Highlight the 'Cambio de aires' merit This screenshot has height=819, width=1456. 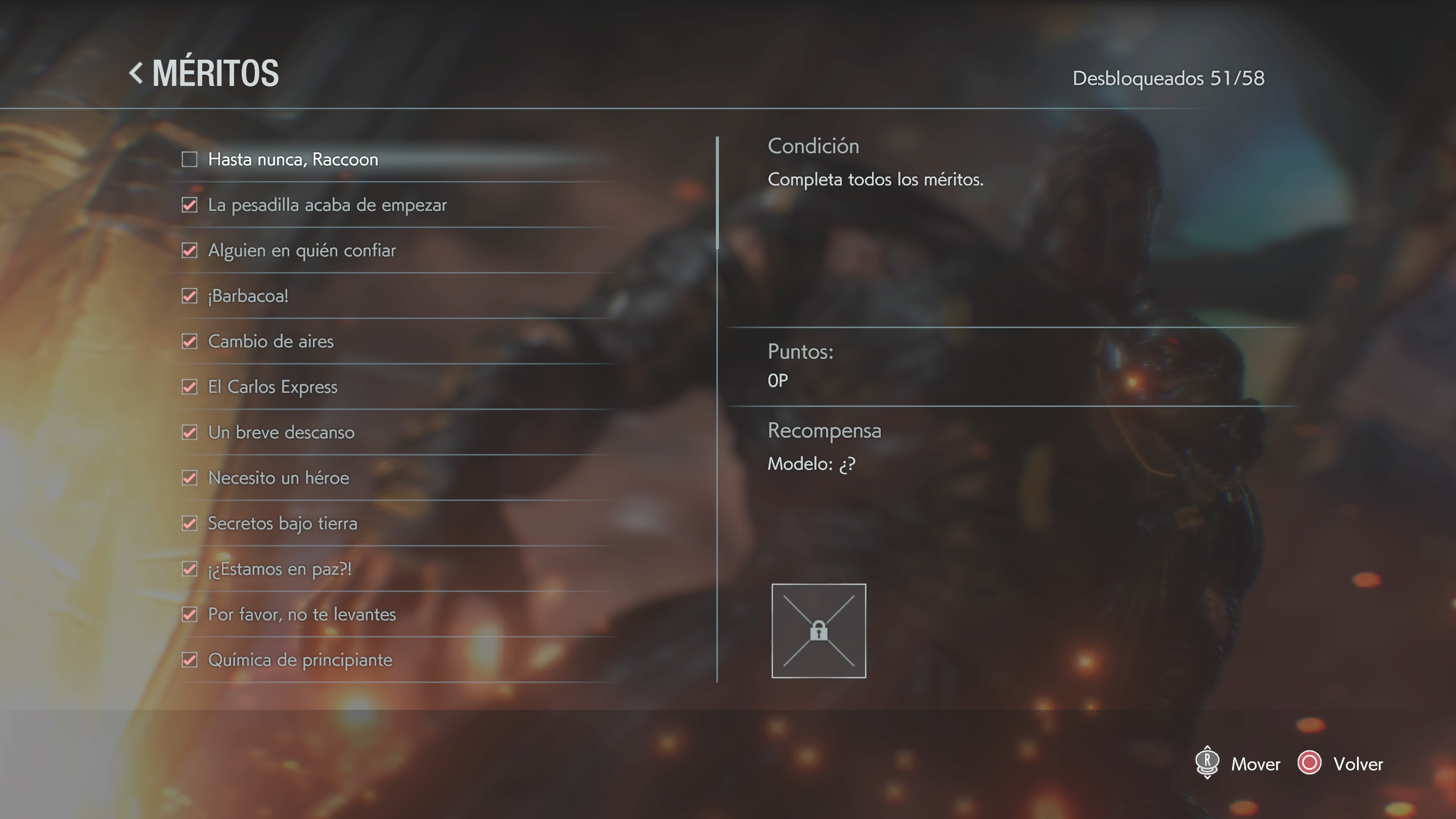(x=270, y=341)
